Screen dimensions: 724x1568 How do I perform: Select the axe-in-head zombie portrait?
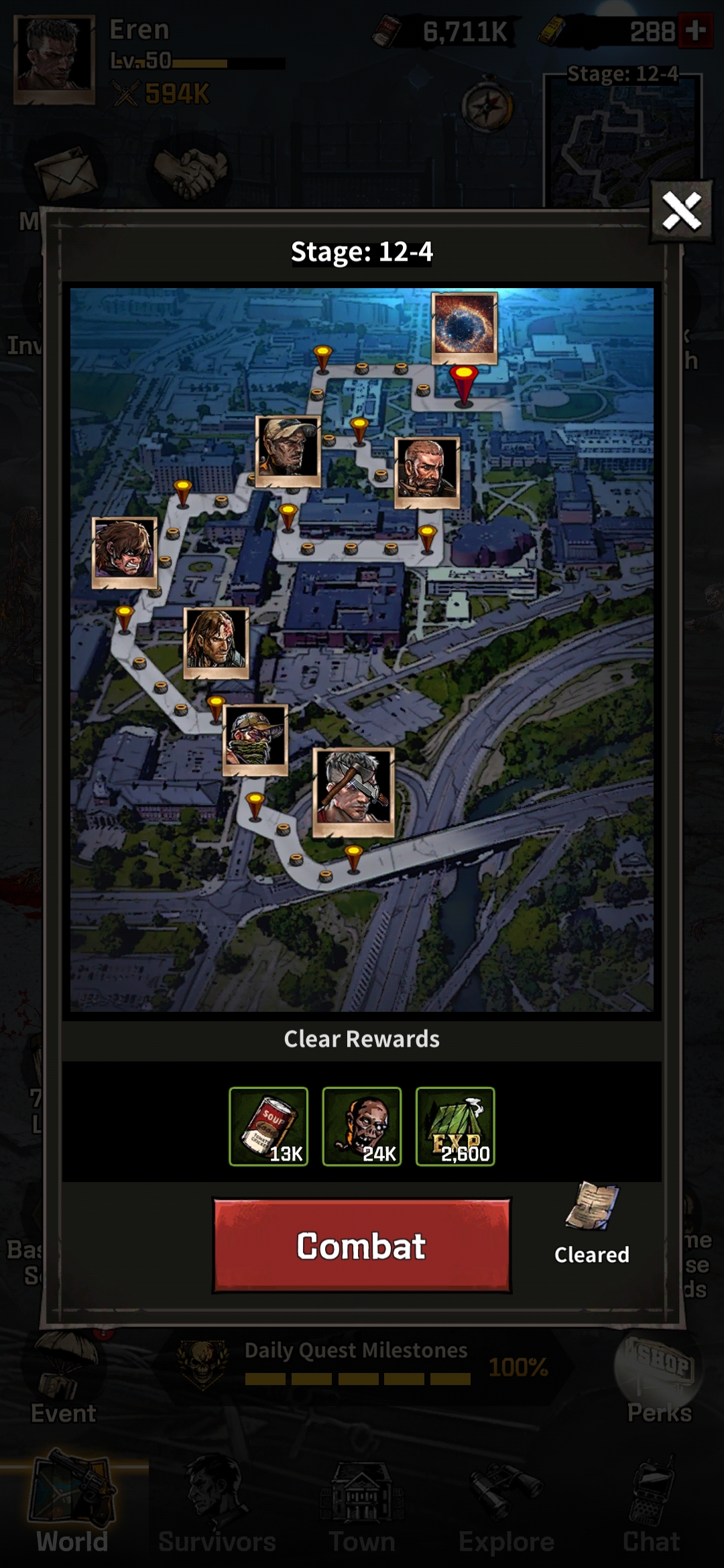pyautogui.click(x=353, y=791)
